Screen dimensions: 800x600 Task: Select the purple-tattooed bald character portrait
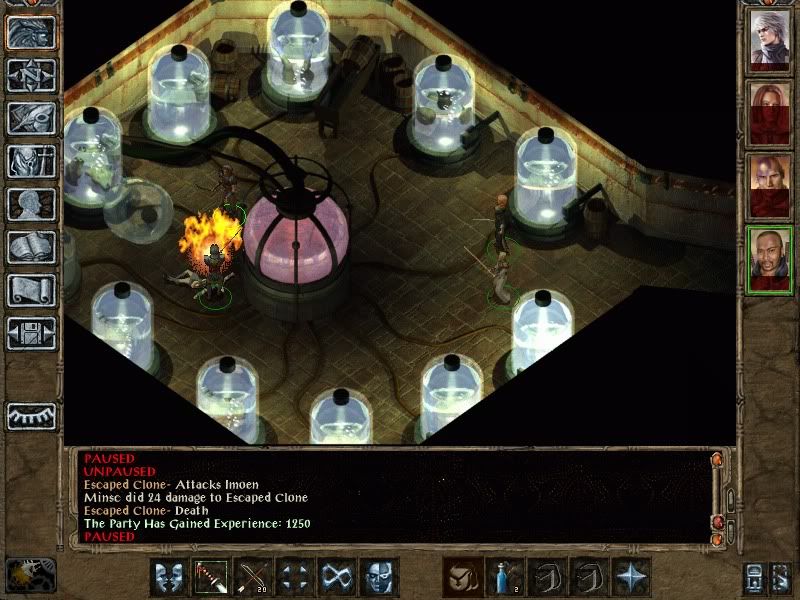coord(771,186)
